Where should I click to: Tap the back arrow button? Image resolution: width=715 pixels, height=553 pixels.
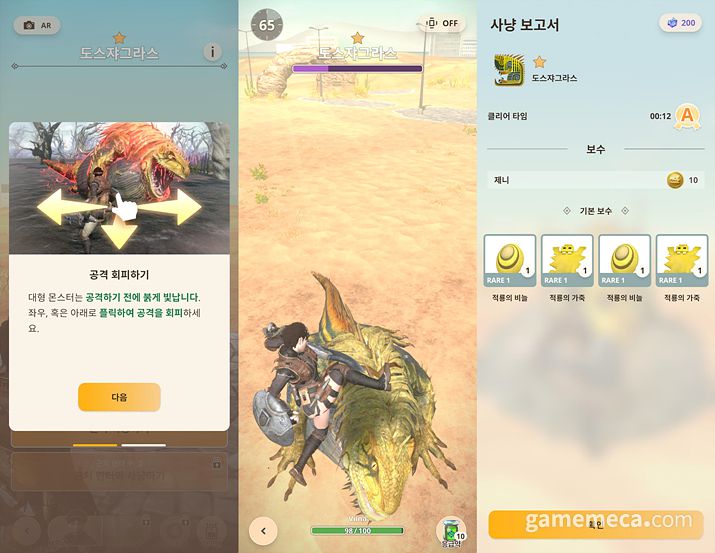263,531
